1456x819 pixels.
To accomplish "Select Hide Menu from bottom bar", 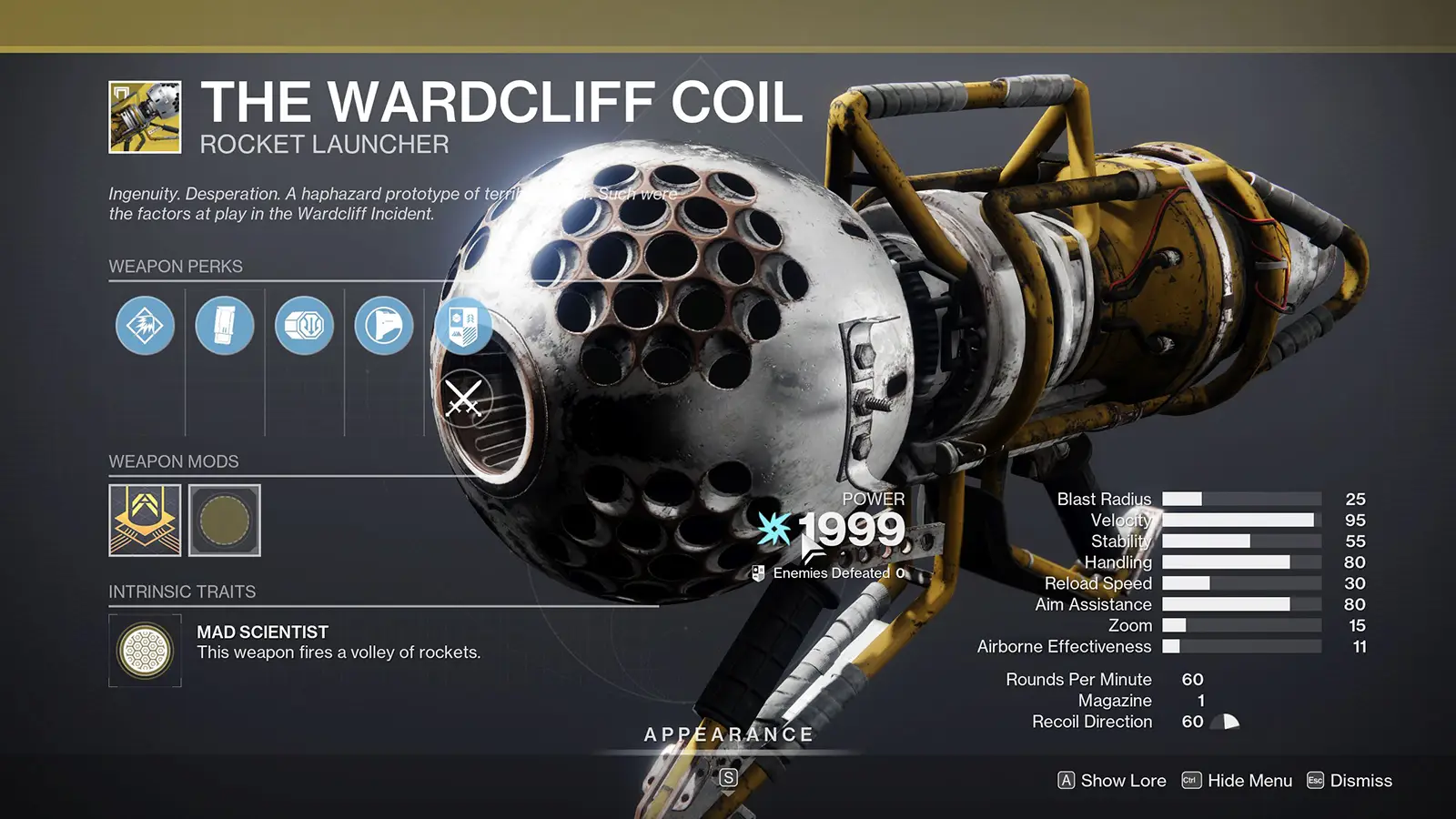I will coord(1249,781).
